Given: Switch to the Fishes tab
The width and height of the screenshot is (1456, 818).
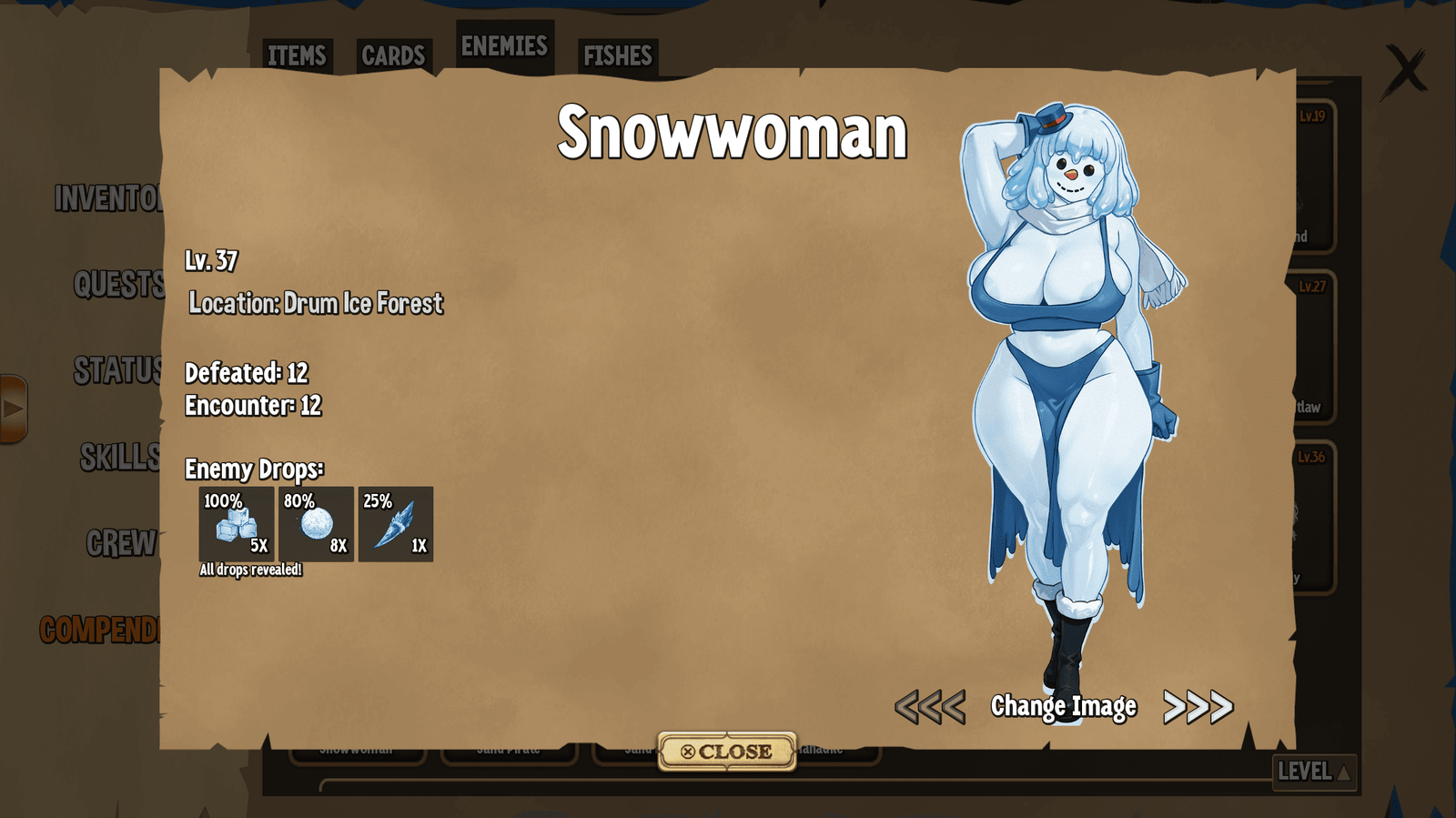Looking at the screenshot, I should pyautogui.click(x=618, y=56).
